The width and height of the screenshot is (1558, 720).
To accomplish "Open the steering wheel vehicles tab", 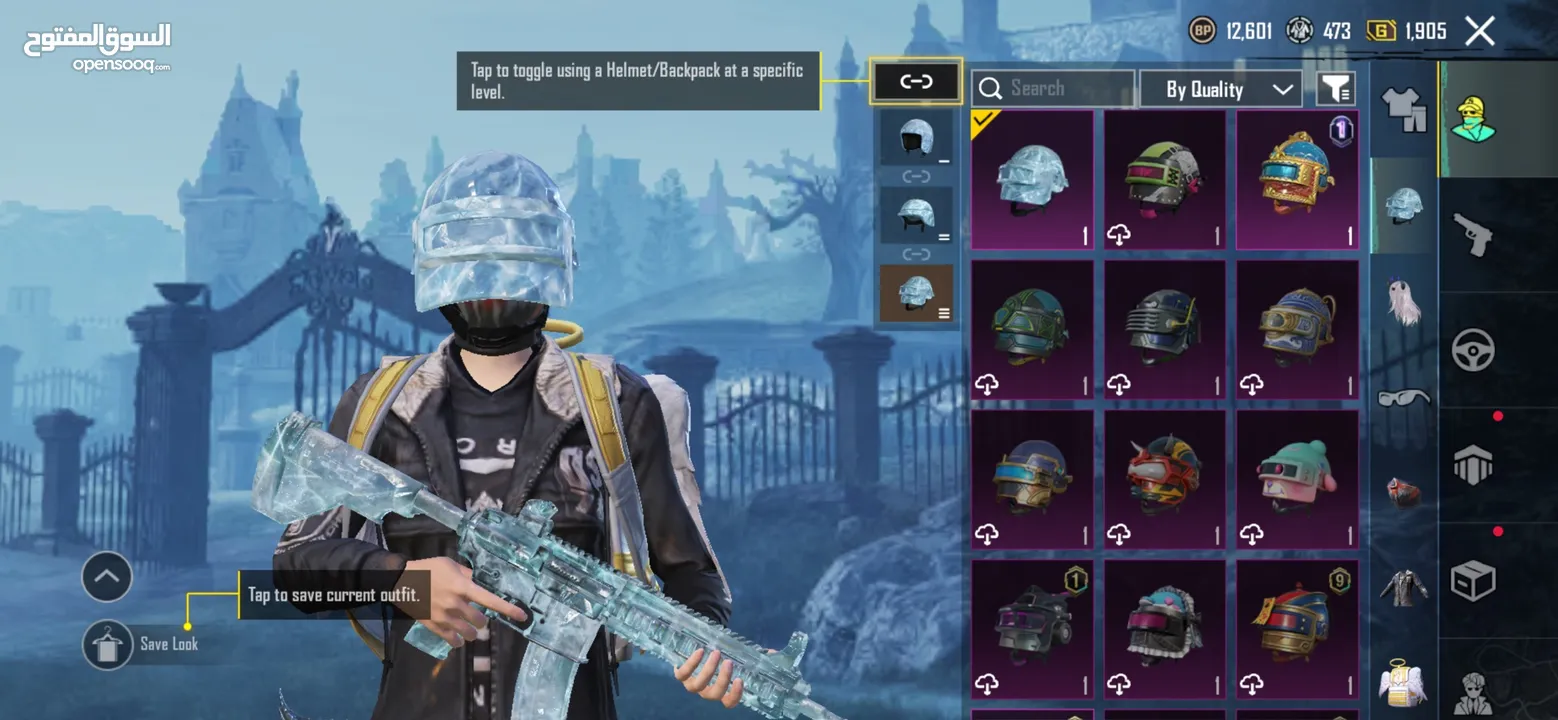I will pos(1472,350).
